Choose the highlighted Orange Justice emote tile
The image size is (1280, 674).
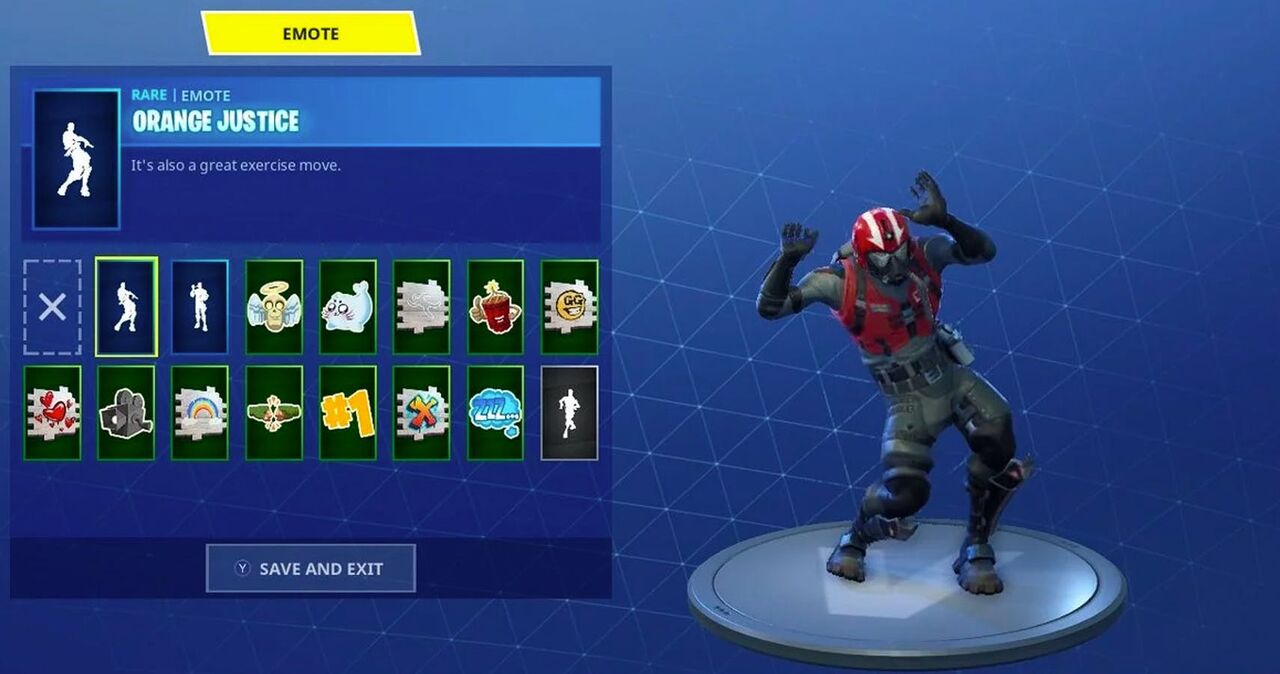[x=126, y=307]
